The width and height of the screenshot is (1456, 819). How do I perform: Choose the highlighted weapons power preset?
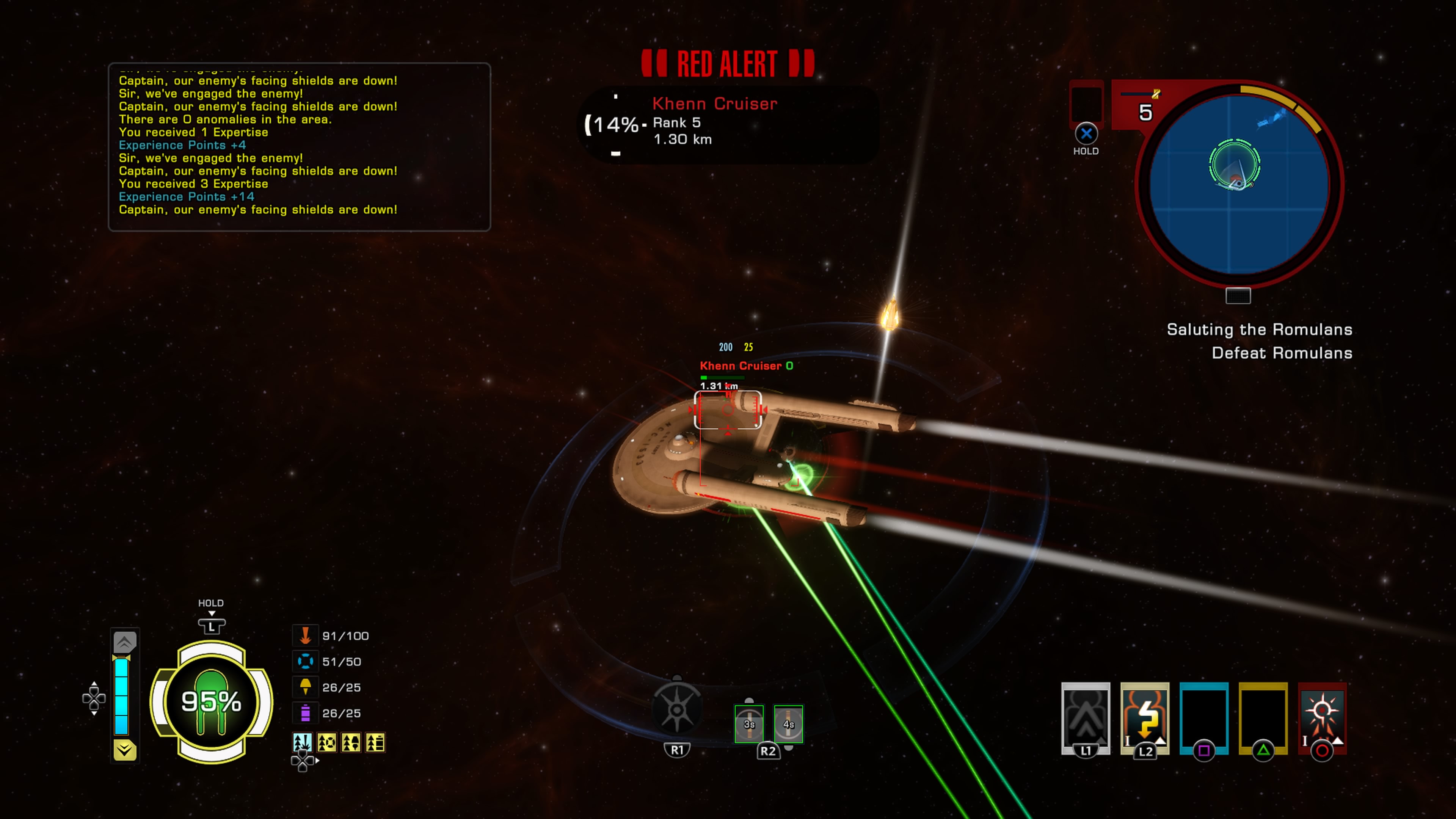(303, 742)
